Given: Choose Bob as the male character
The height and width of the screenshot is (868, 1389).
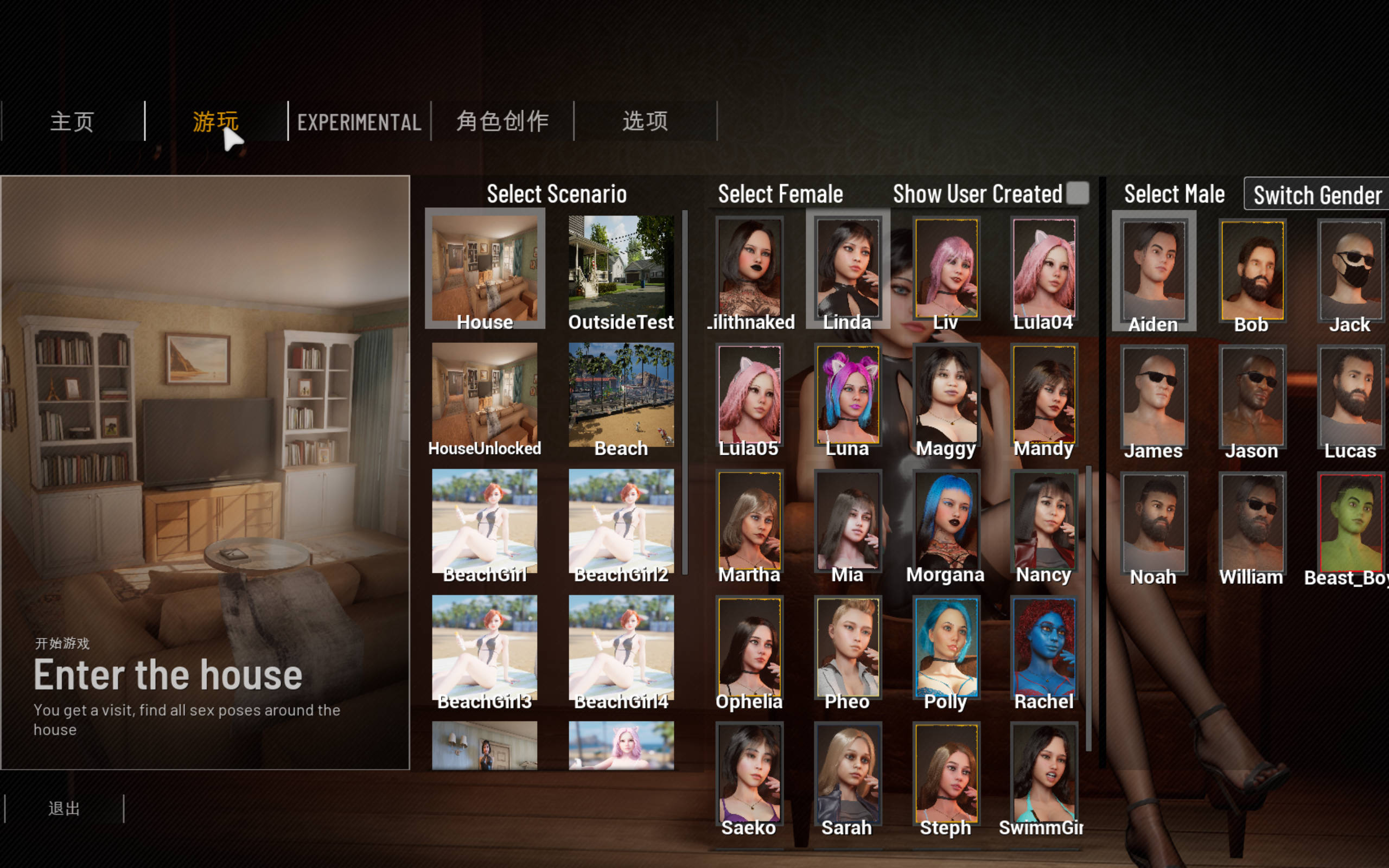Looking at the screenshot, I should coord(1252,271).
